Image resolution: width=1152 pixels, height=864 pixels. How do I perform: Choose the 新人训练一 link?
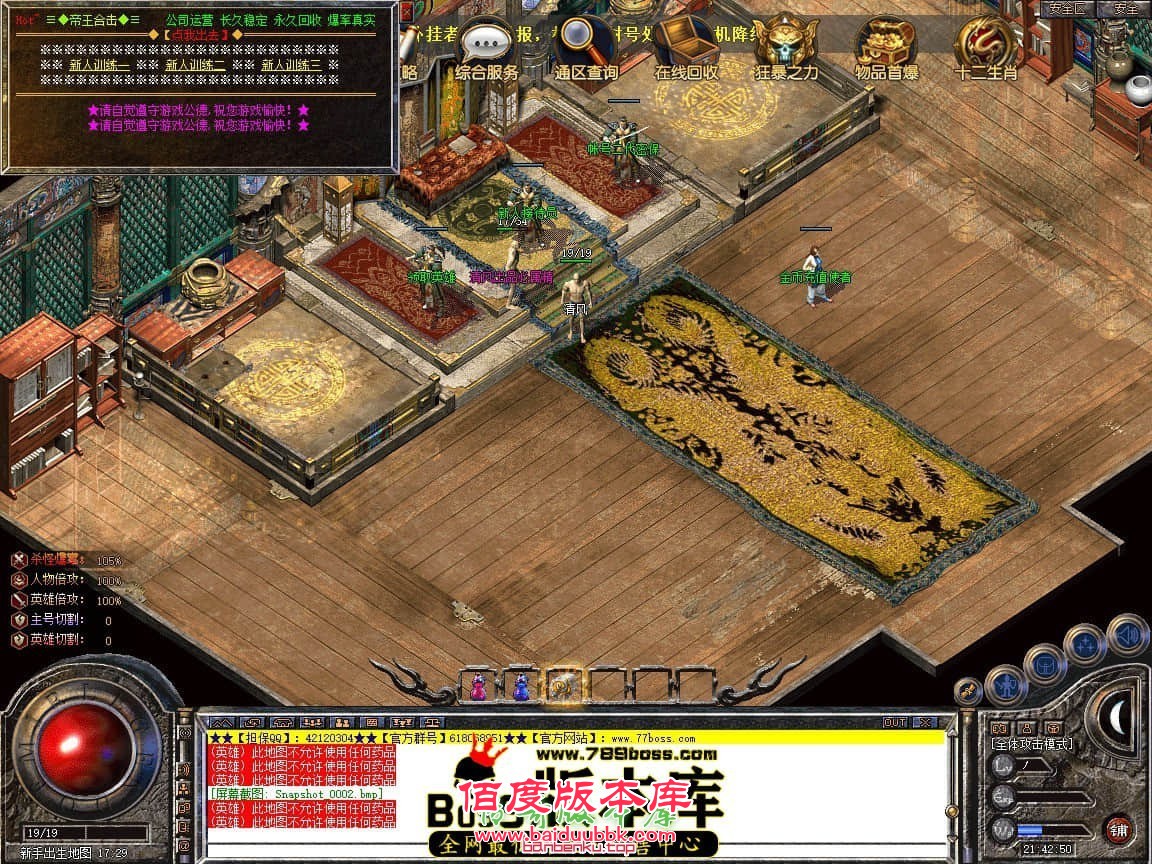pyautogui.click(x=99, y=65)
